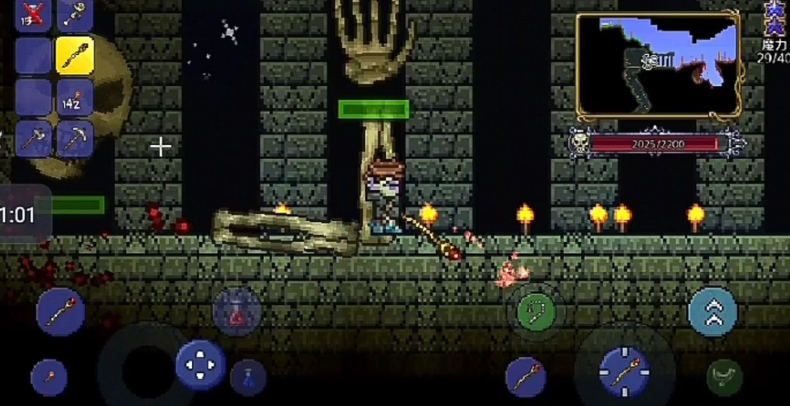This screenshot has width=790, height=406.
Task: Use the red healing potion quick button
Action: coord(237,312)
